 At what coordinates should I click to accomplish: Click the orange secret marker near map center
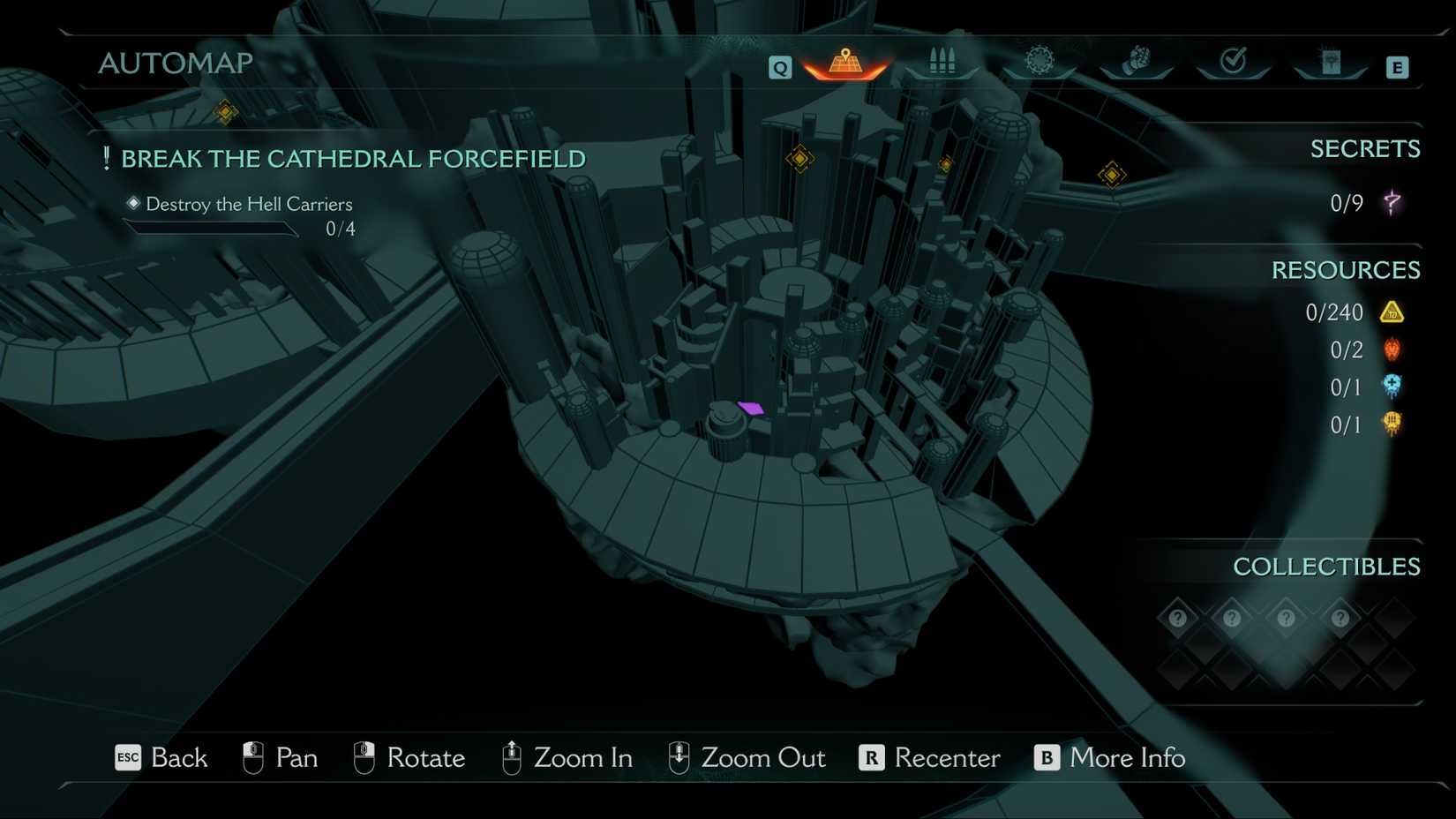click(799, 159)
